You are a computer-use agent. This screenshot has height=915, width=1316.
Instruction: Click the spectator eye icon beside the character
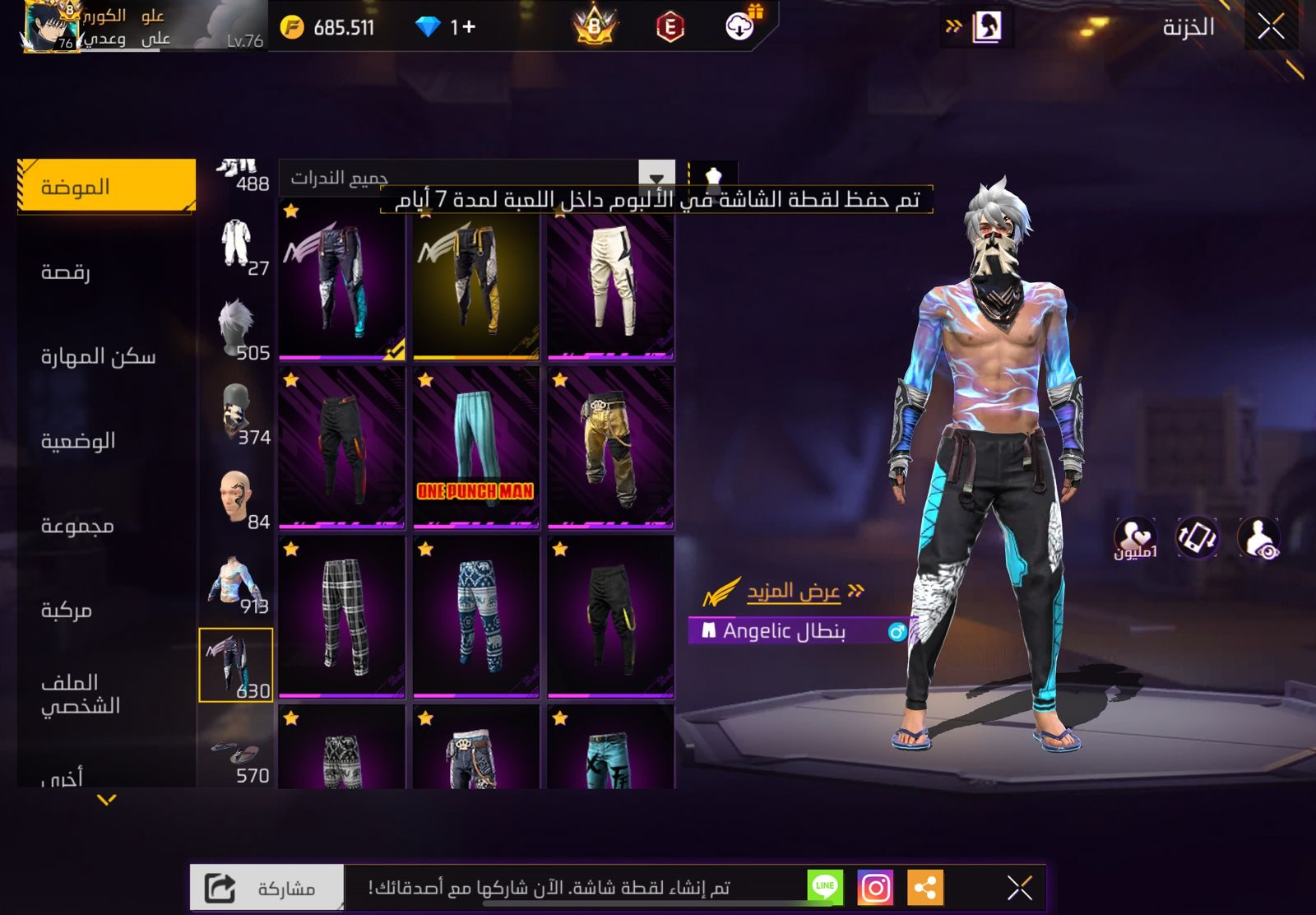pyautogui.click(x=1257, y=539)
